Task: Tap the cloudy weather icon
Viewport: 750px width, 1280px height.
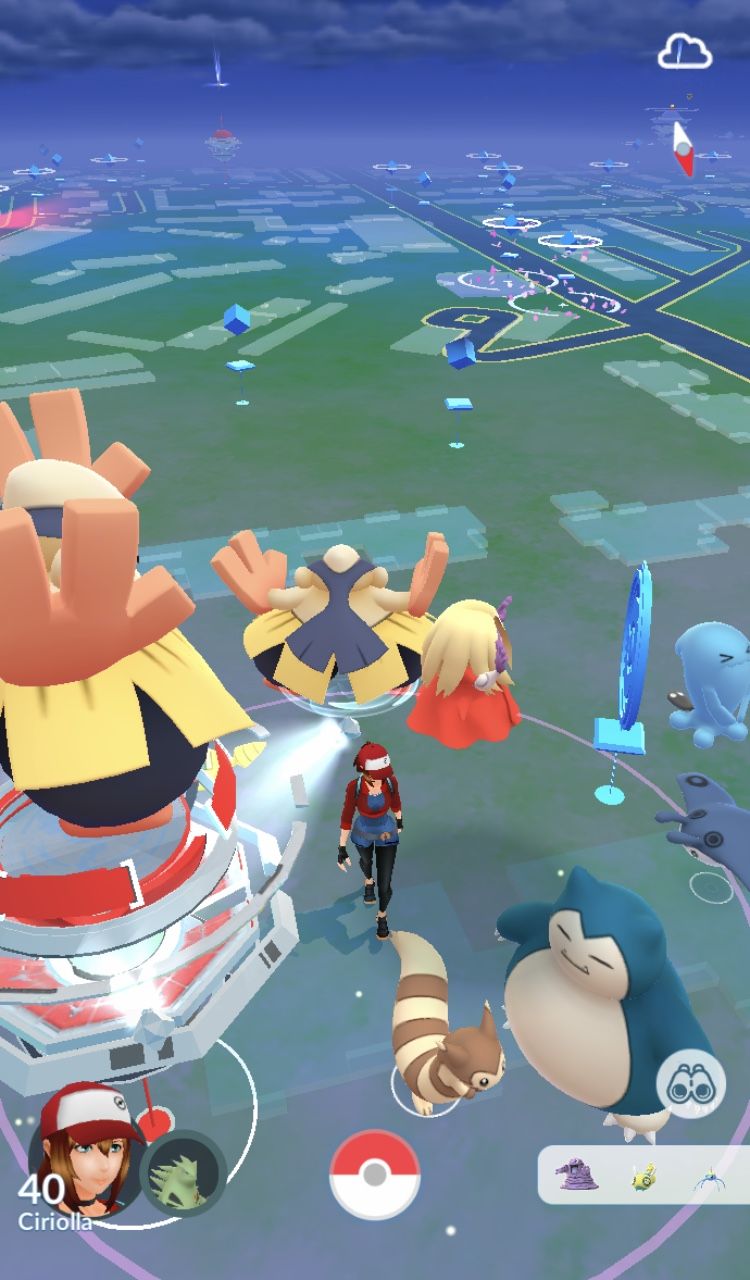Action: 685,52
